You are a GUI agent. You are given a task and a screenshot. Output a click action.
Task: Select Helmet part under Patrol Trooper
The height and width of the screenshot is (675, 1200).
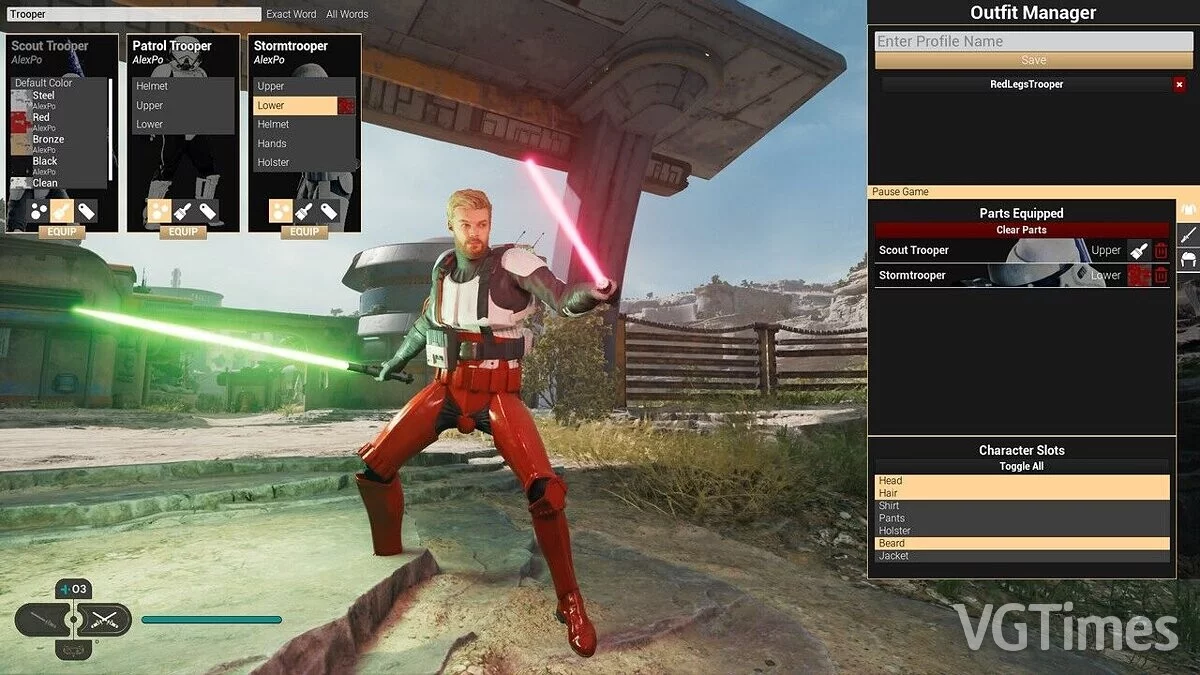pyautogui.click(x=152, y=86)
